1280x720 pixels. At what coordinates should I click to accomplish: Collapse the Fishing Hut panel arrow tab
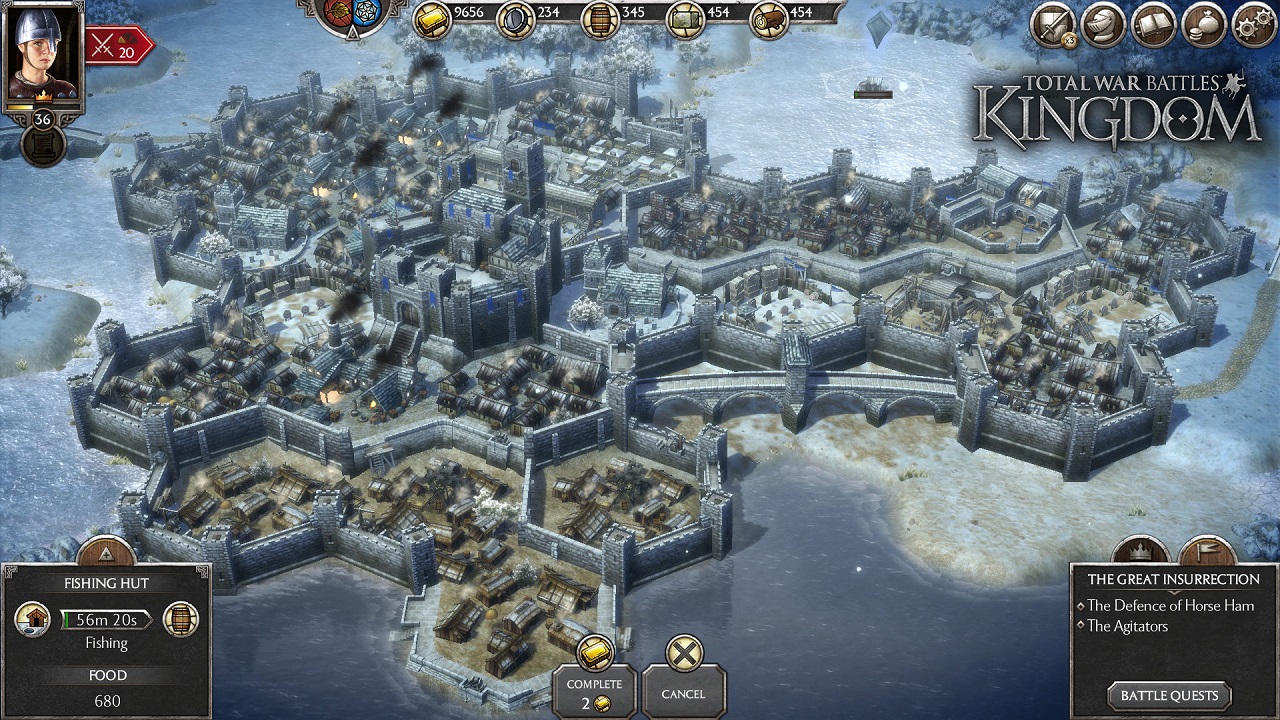coord(106,553)
